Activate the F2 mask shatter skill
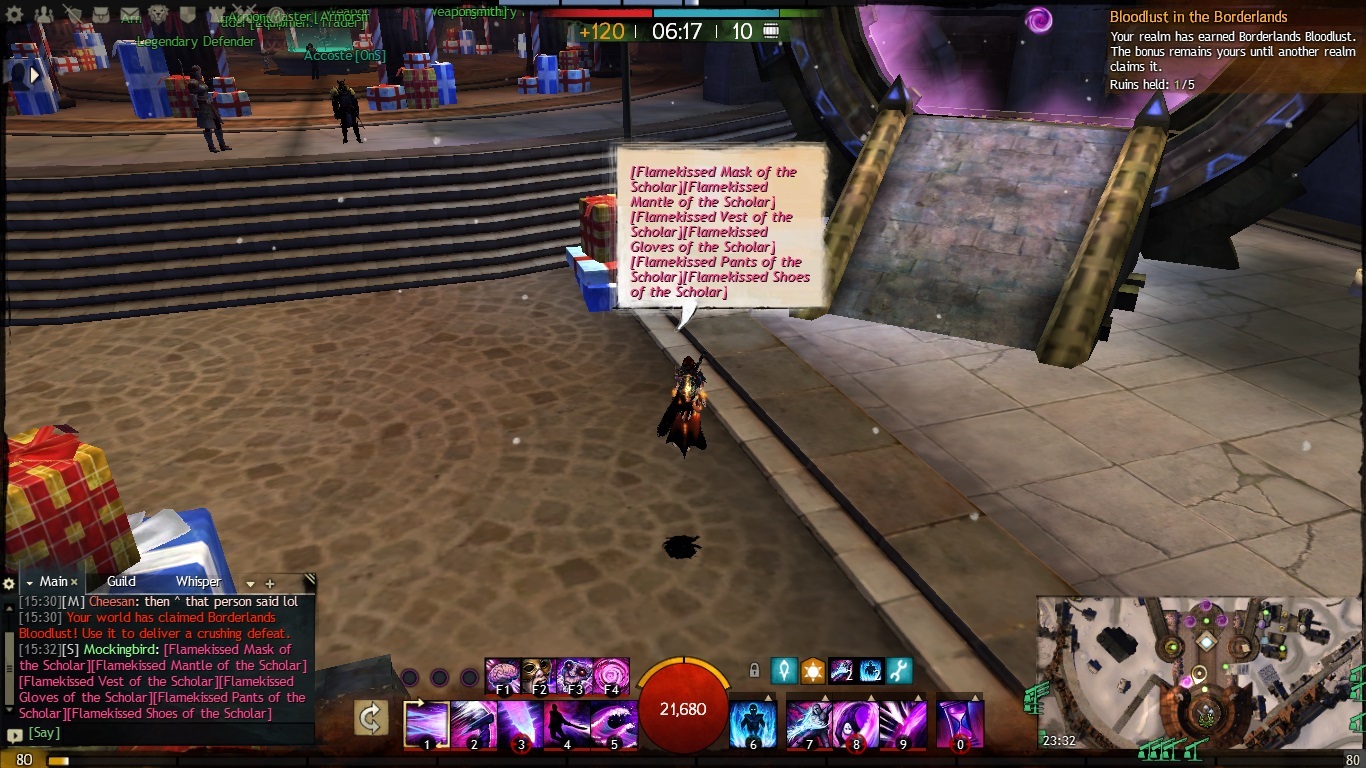The width and height of the screenshot is (1366, 768). click(x=538, y=675)
